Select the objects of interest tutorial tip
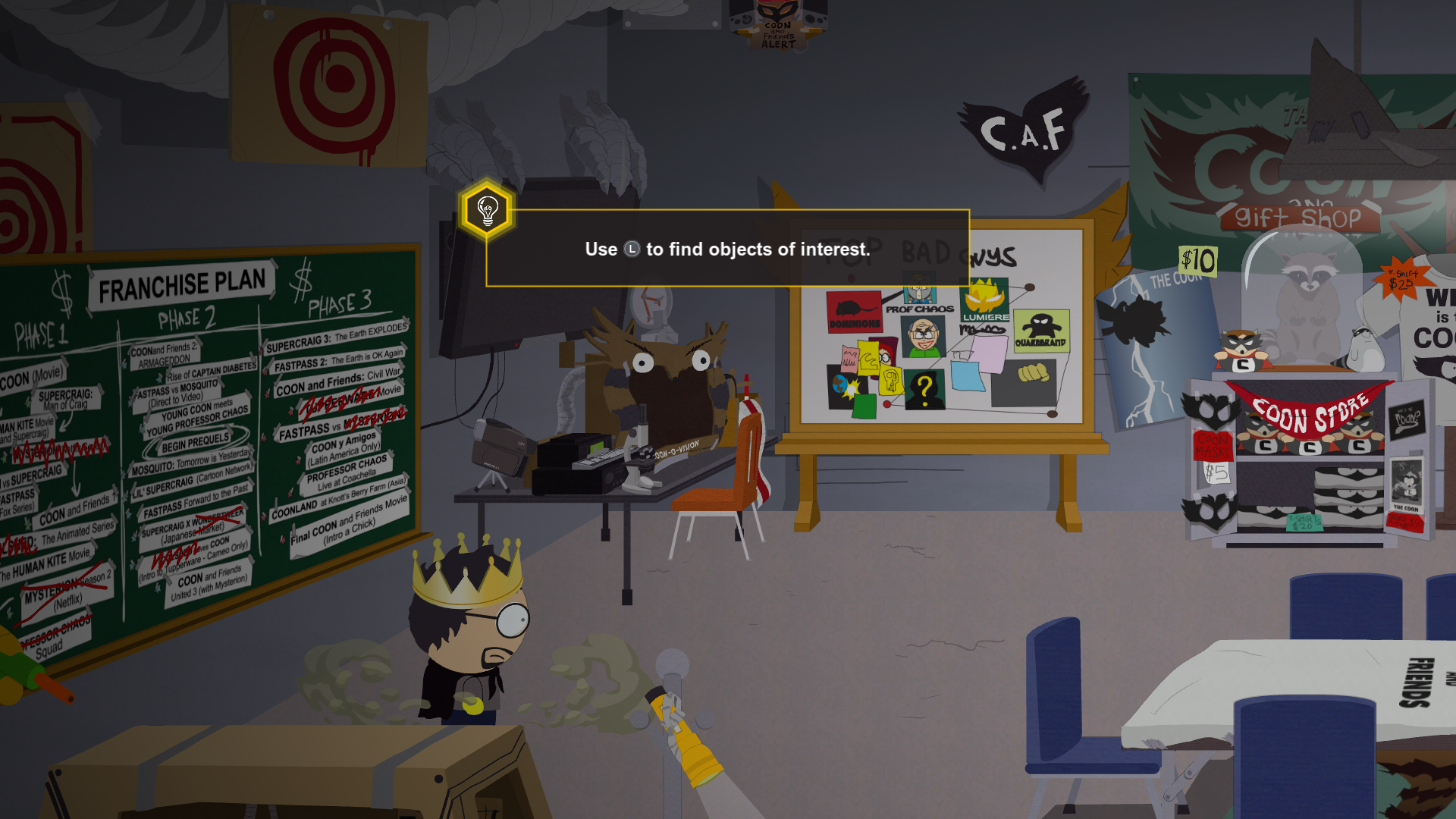This screenshot has width=1456, height=819. (x=727, y=249)
